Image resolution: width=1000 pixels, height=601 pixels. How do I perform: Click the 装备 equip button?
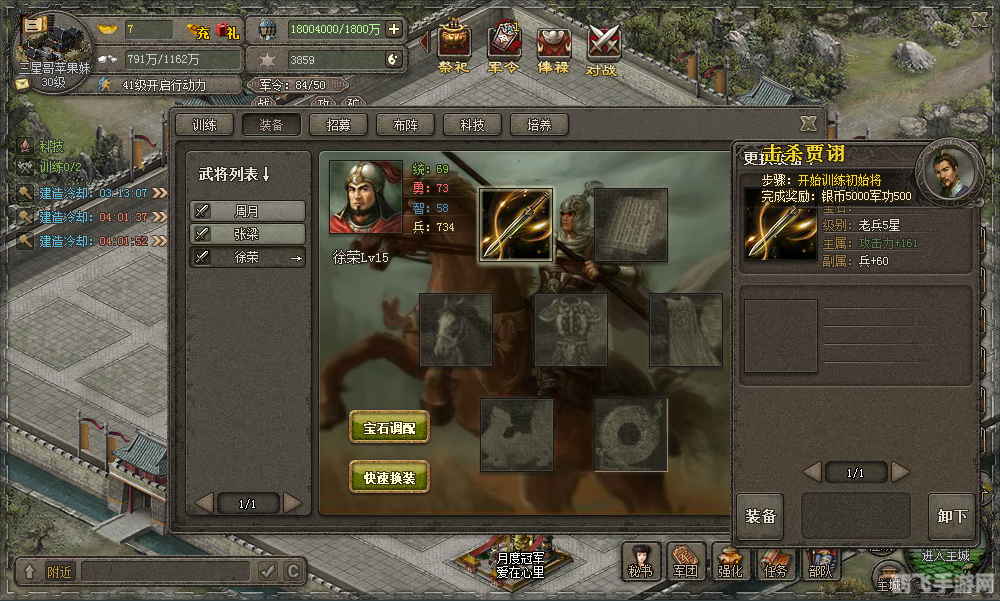point(760,517)
